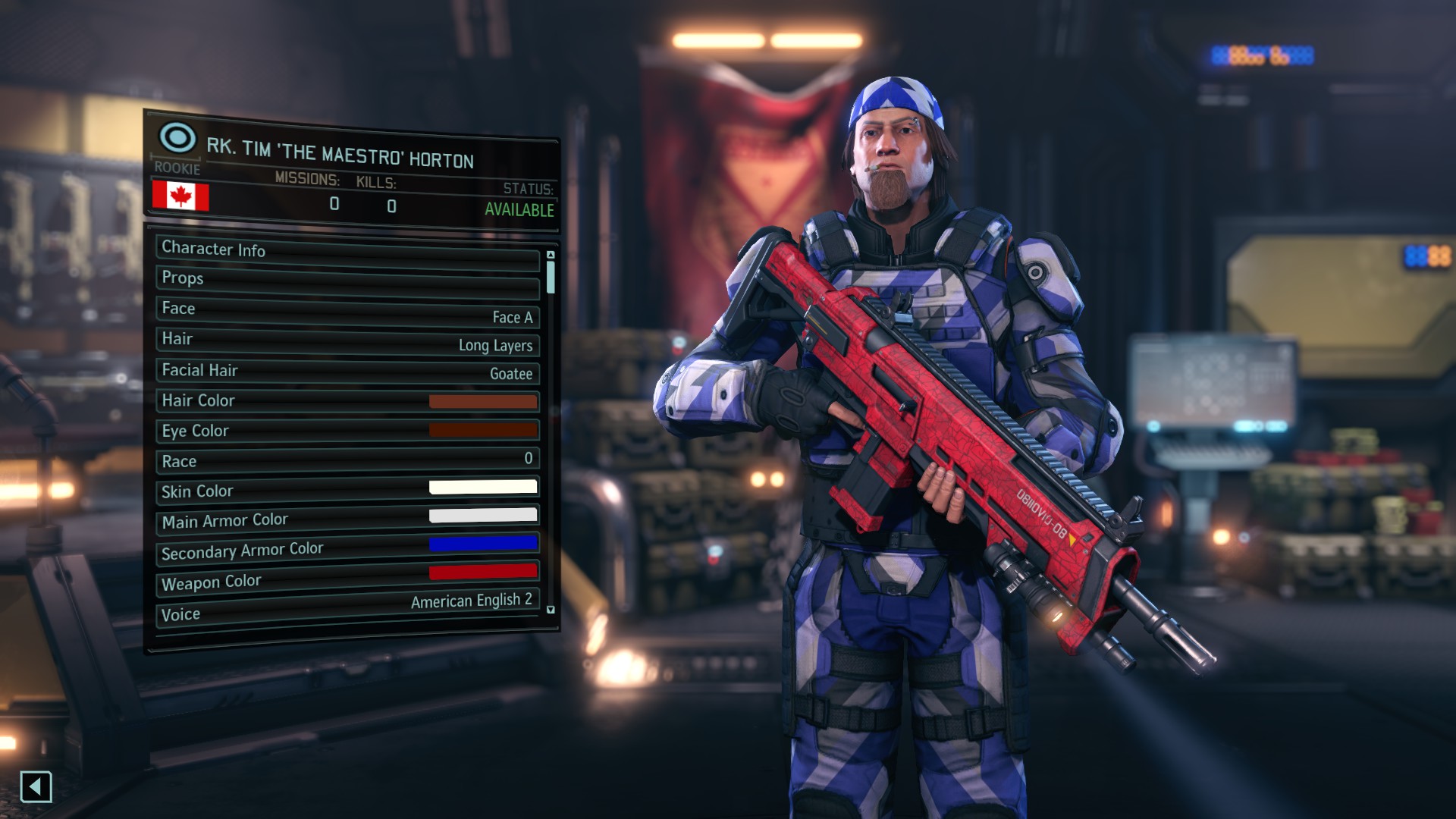Change the Voice setting
This screenshot has width=1456, height=819.
[347, 609]
